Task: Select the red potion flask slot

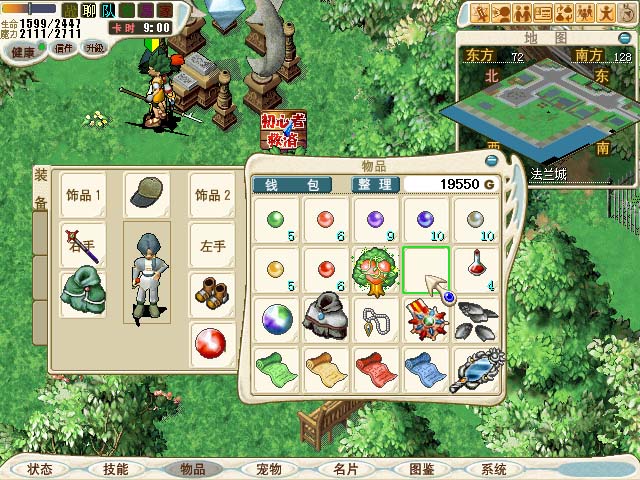Action: [x=475, y=269]
